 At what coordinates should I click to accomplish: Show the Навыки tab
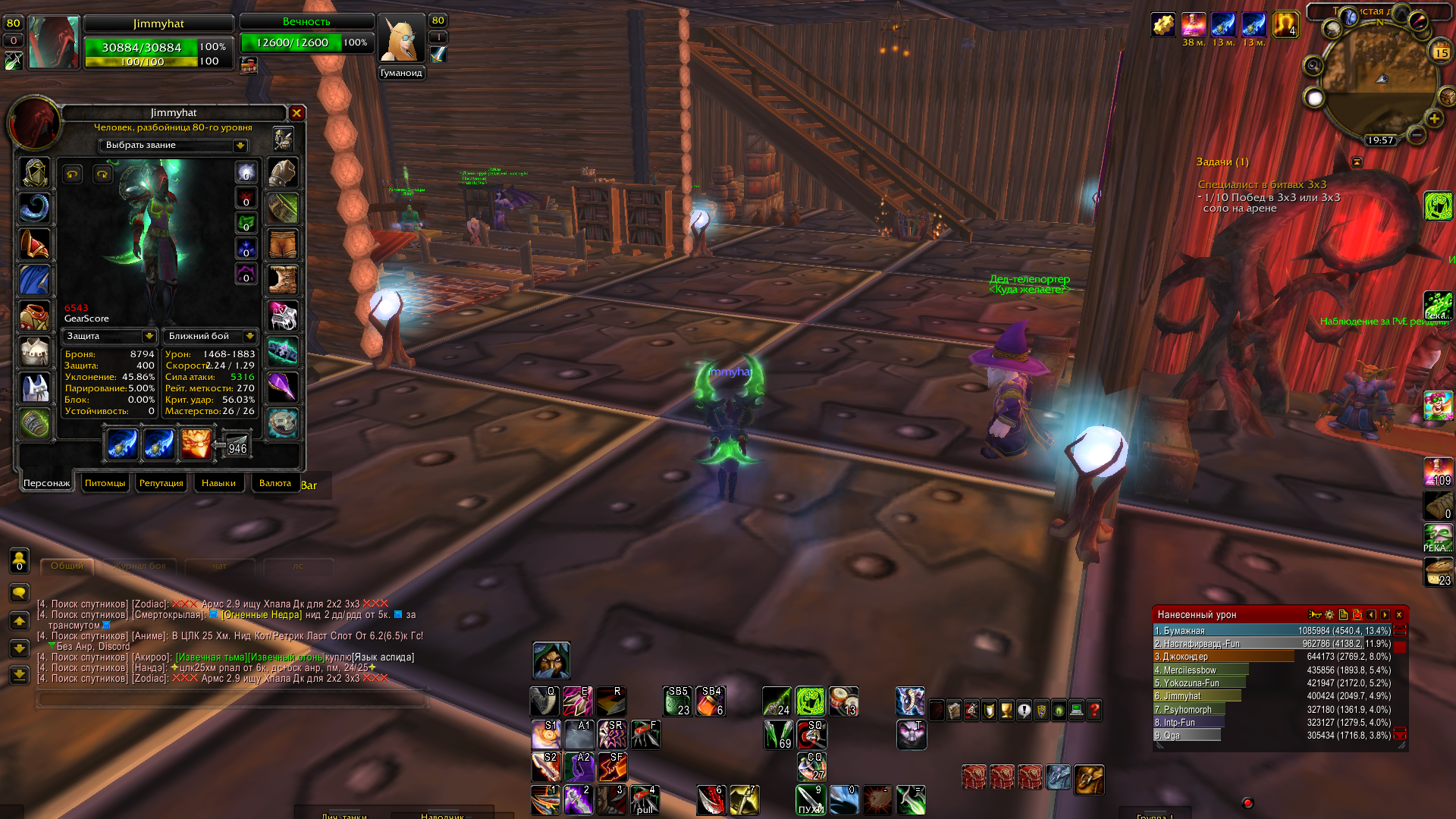pyautogui.click(x=218, y=483)
